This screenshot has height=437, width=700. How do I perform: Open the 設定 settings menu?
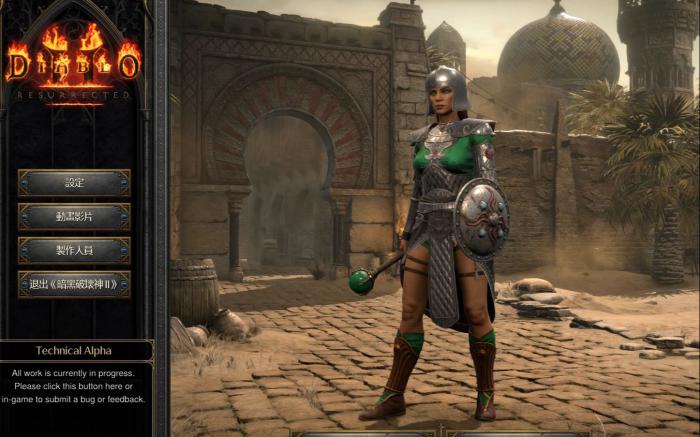click(74, 183)
